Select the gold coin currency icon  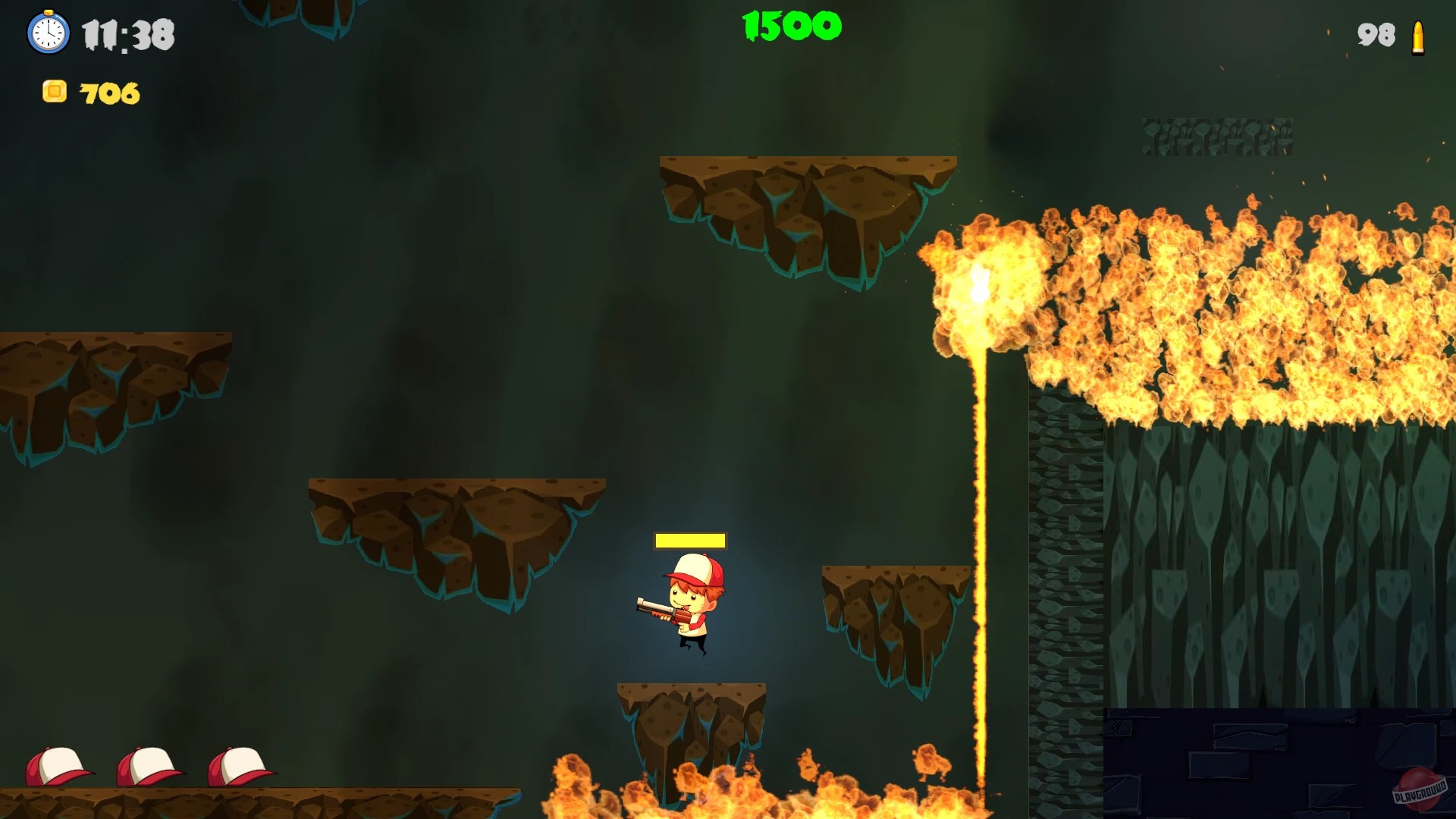point(54,93)
